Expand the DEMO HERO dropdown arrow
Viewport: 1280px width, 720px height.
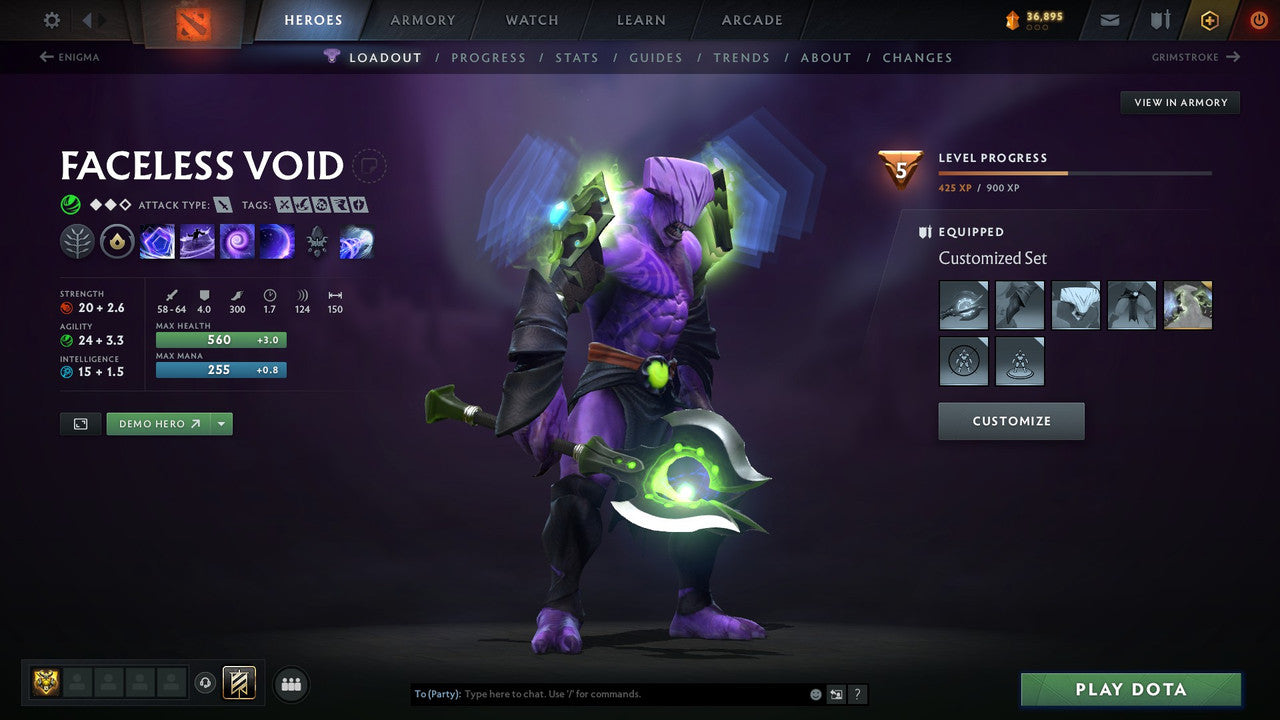click(221, 423)
